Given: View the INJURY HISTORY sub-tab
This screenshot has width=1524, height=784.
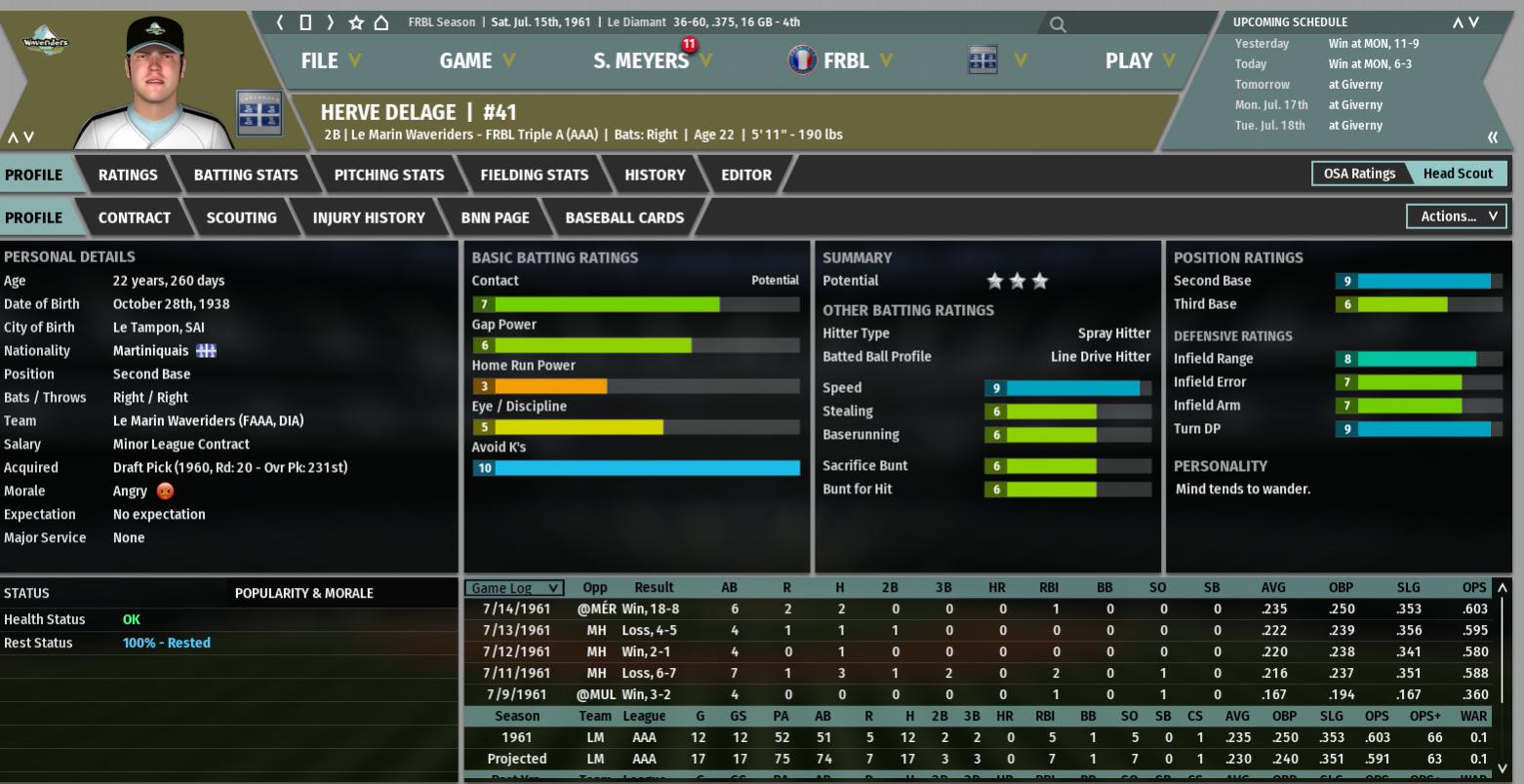Looking at the screenshot, I should pos(369,218).
